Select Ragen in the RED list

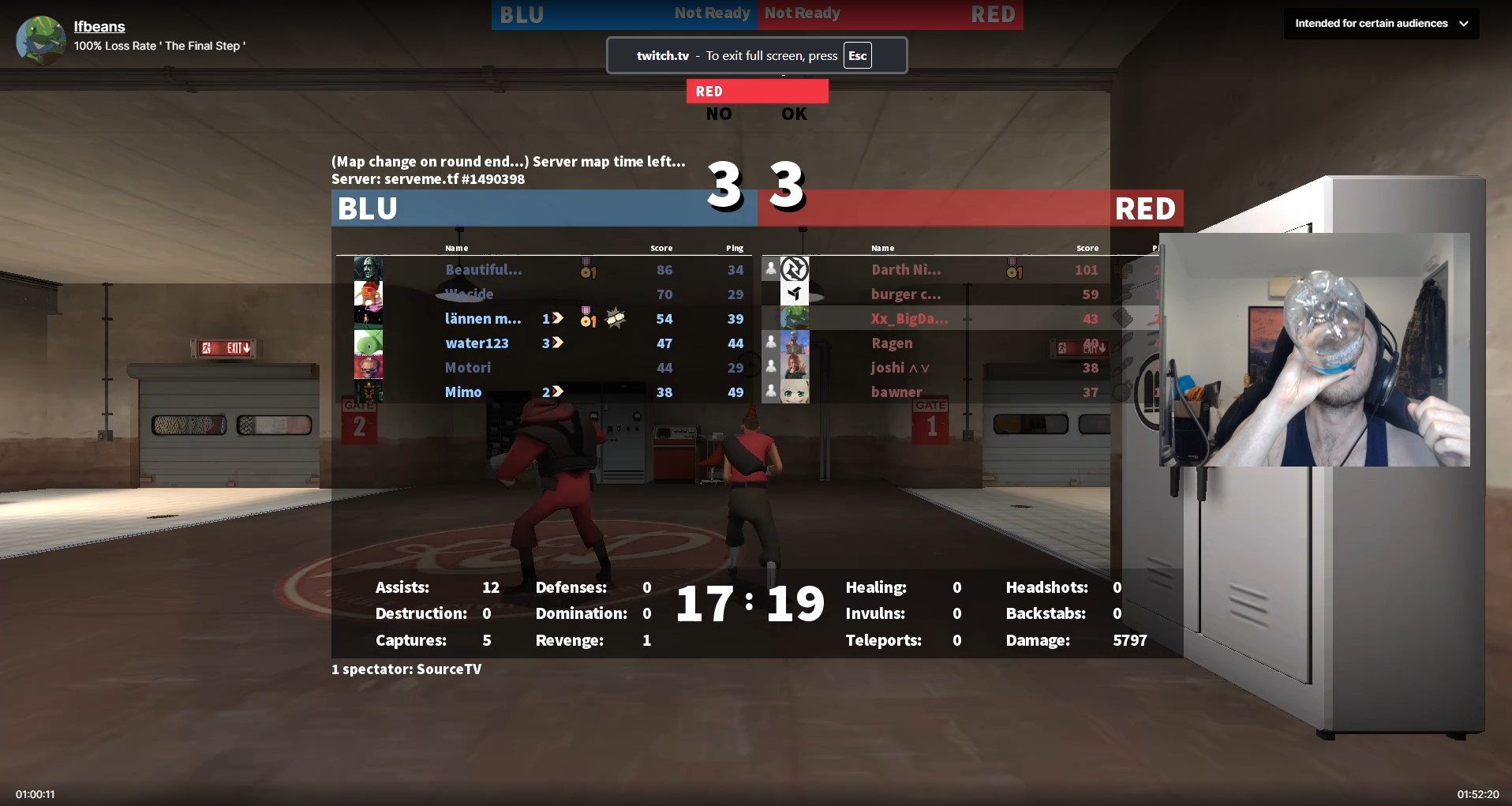892,343
